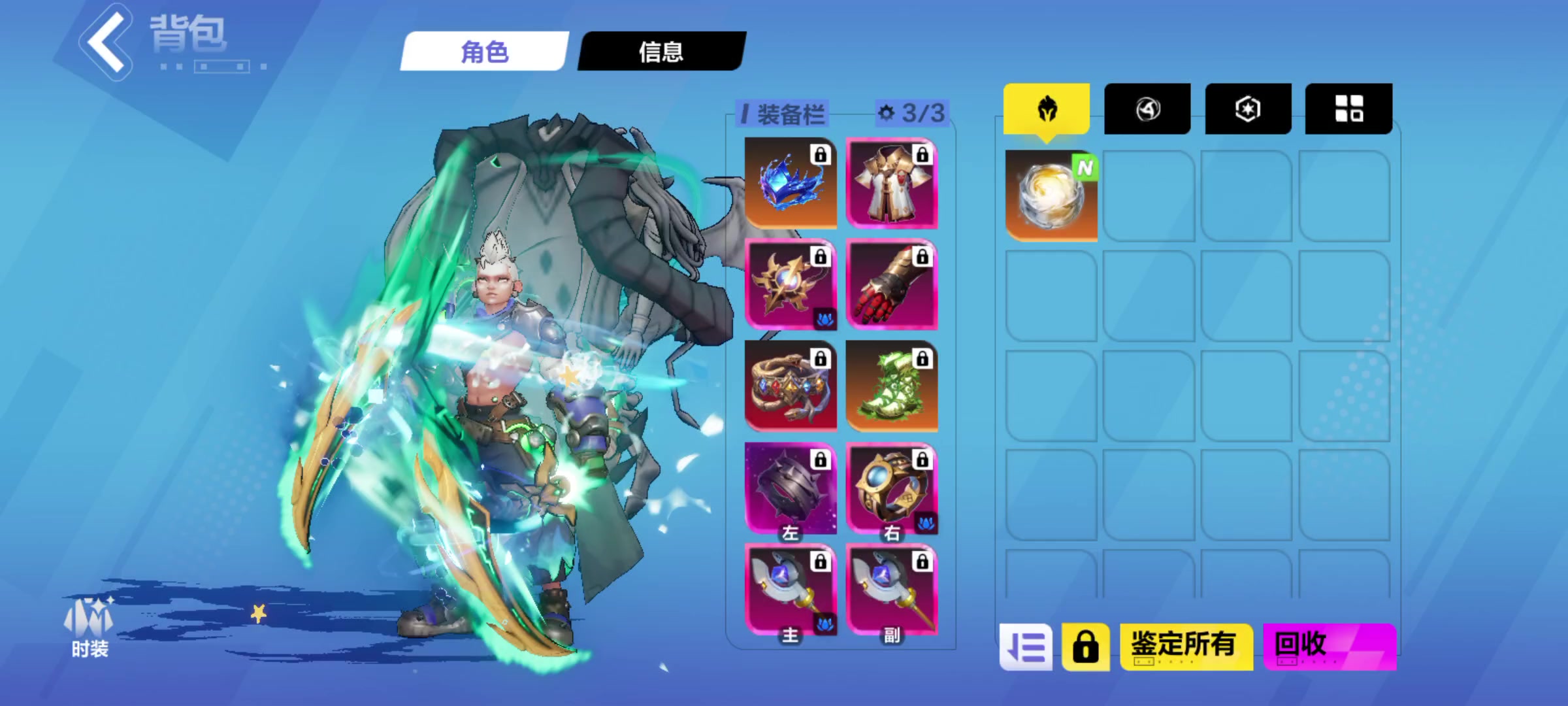Select the golden shuriken accessory item

click(790, 286)
